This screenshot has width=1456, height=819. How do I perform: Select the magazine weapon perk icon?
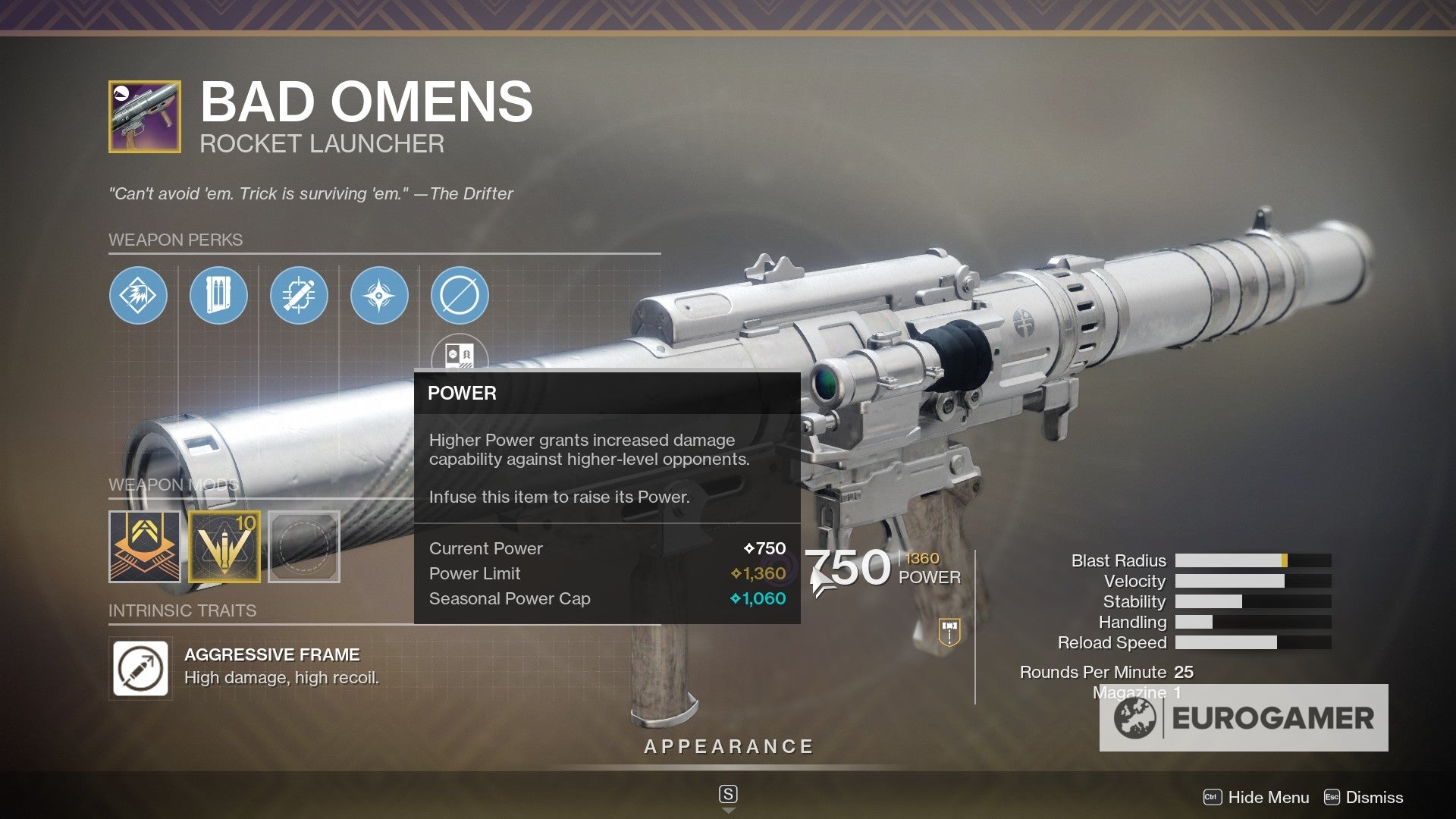click(219, 297)
